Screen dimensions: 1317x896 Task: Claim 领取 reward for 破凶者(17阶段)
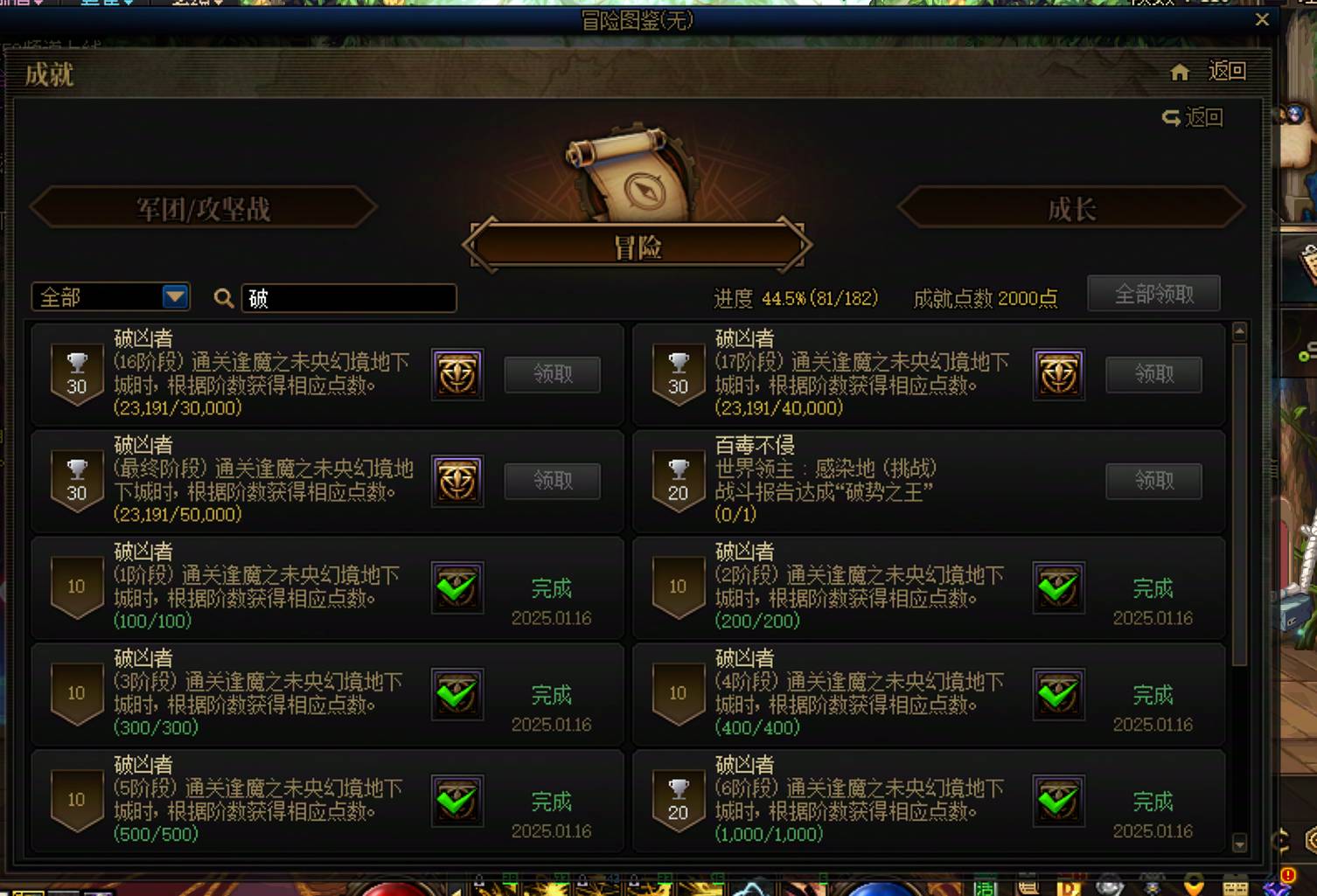point(1153,375)
